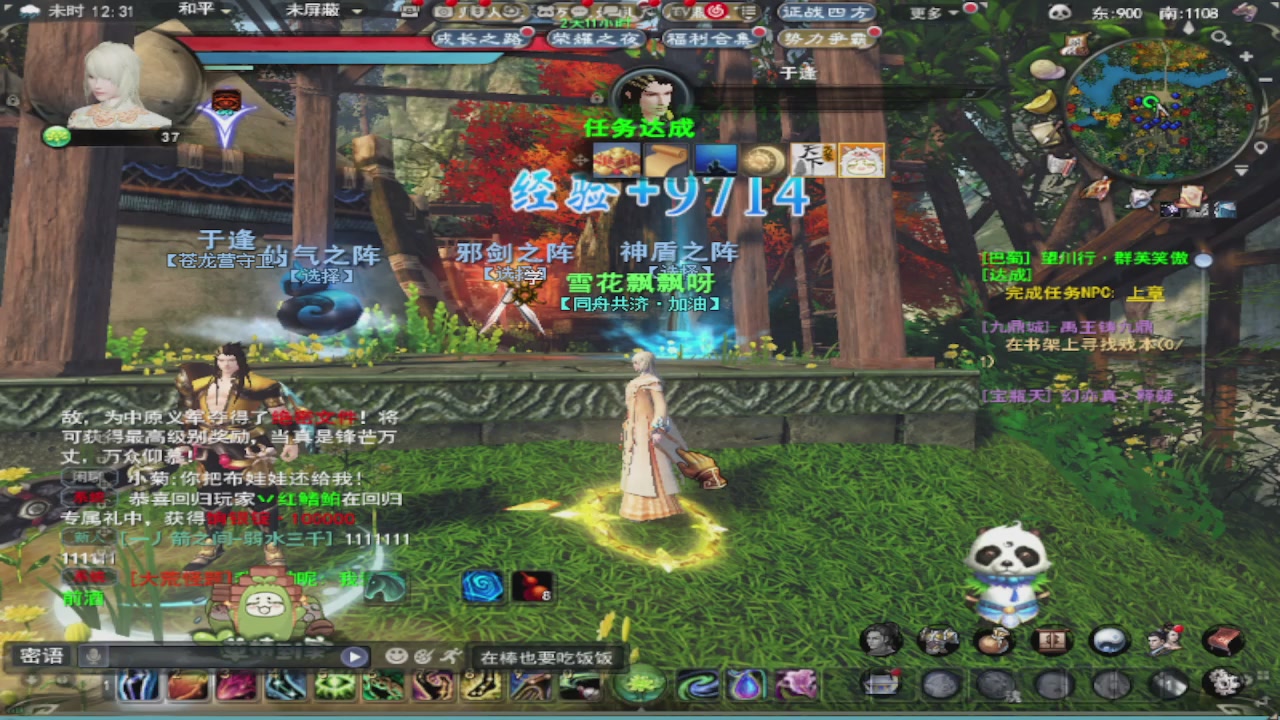Click the quest tracker scrollbar on the right
This screenshot has height=720, width=1280.
1203,262
